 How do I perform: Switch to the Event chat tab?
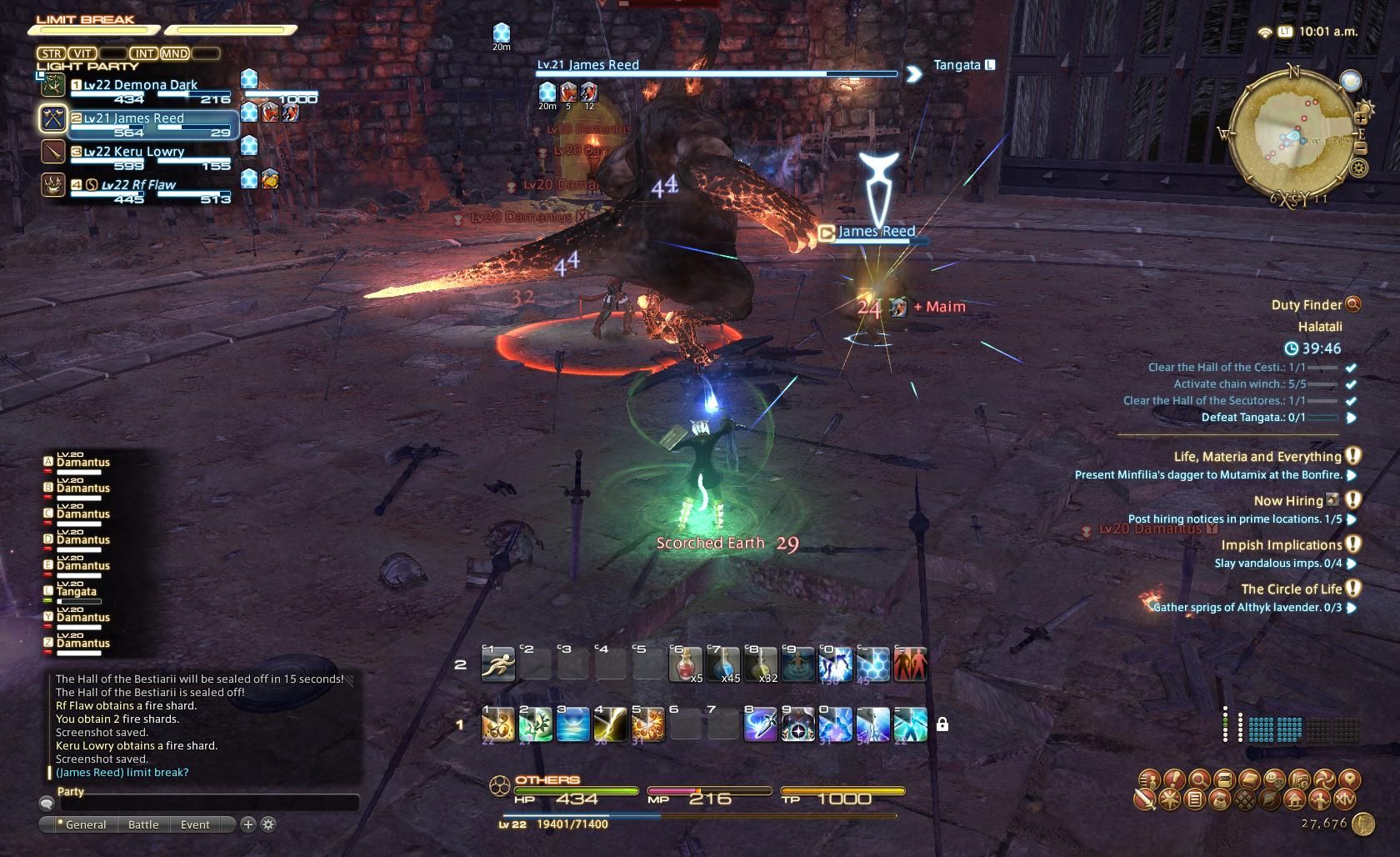(195, 824)
